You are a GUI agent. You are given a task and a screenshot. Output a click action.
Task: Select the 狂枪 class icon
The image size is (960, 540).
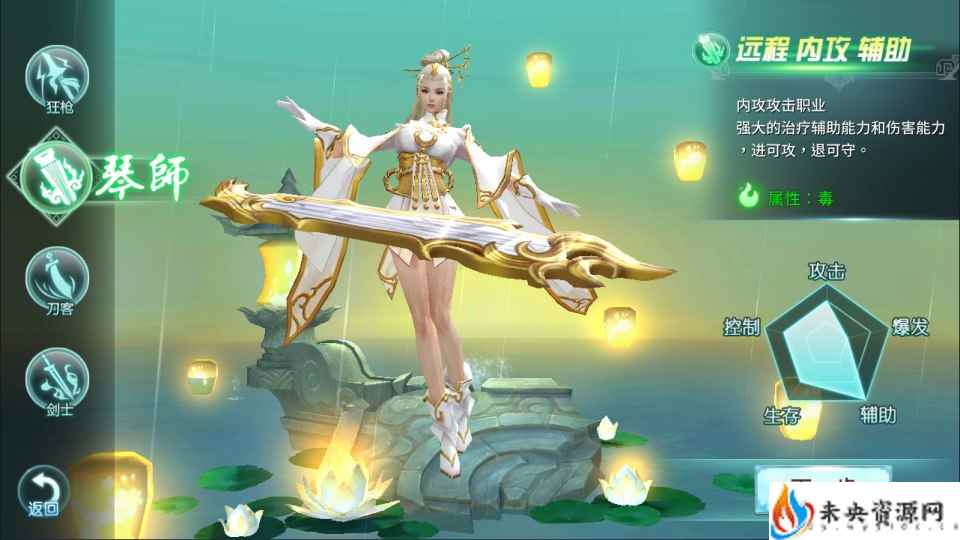[x=58, y=74]
